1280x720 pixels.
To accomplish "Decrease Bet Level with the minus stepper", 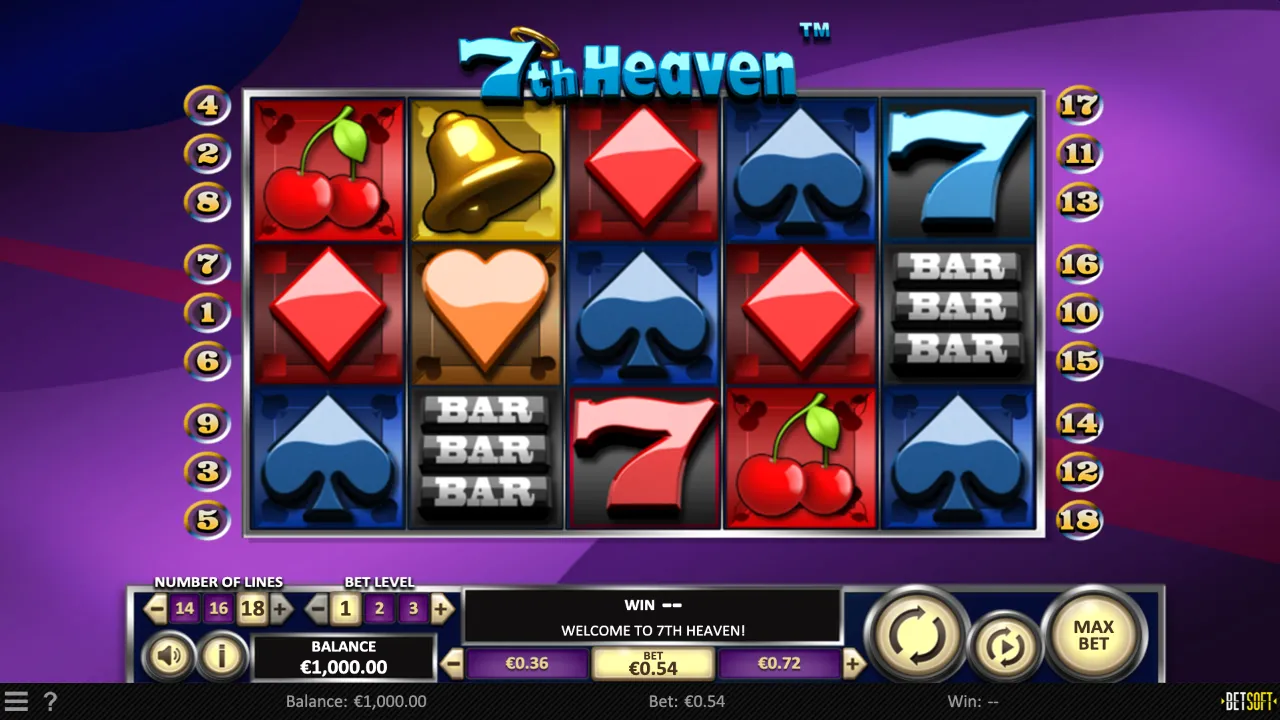I will [x=316, y=608].
